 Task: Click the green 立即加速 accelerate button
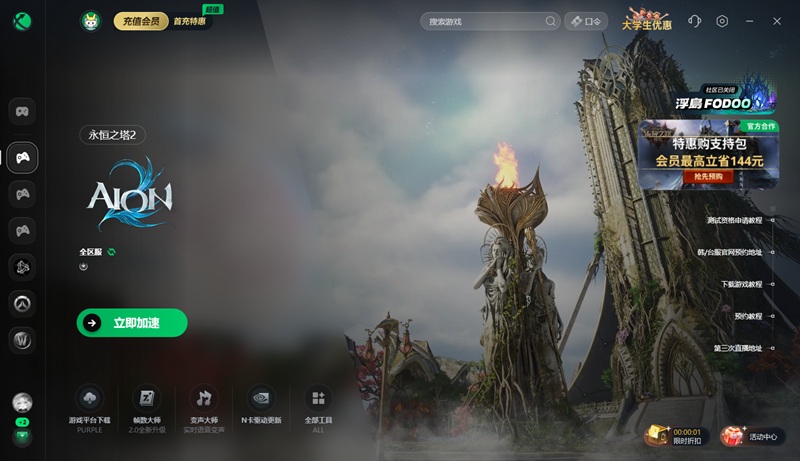(x=132, y=323)
